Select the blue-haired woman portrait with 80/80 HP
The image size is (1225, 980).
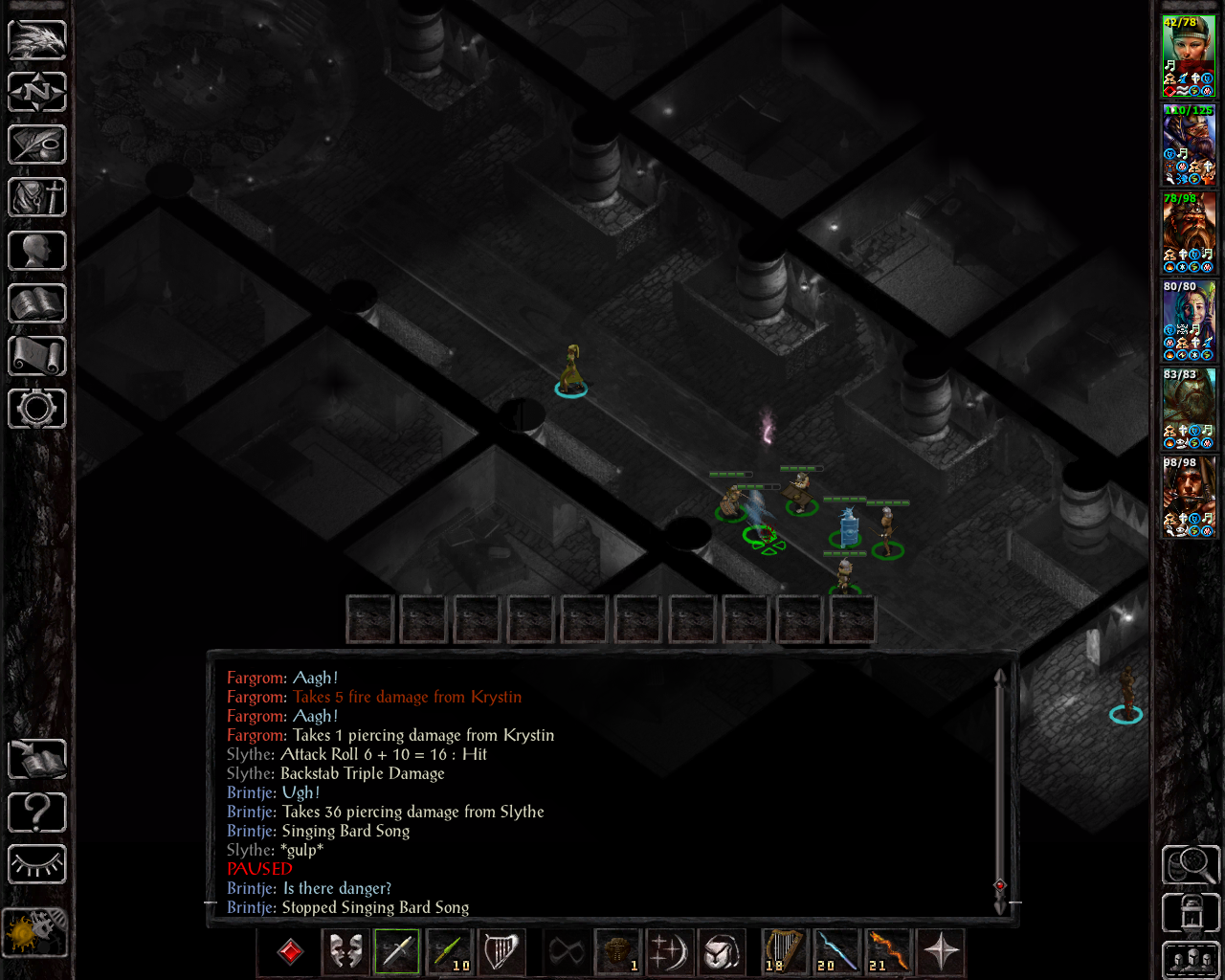pos(1189,320)
